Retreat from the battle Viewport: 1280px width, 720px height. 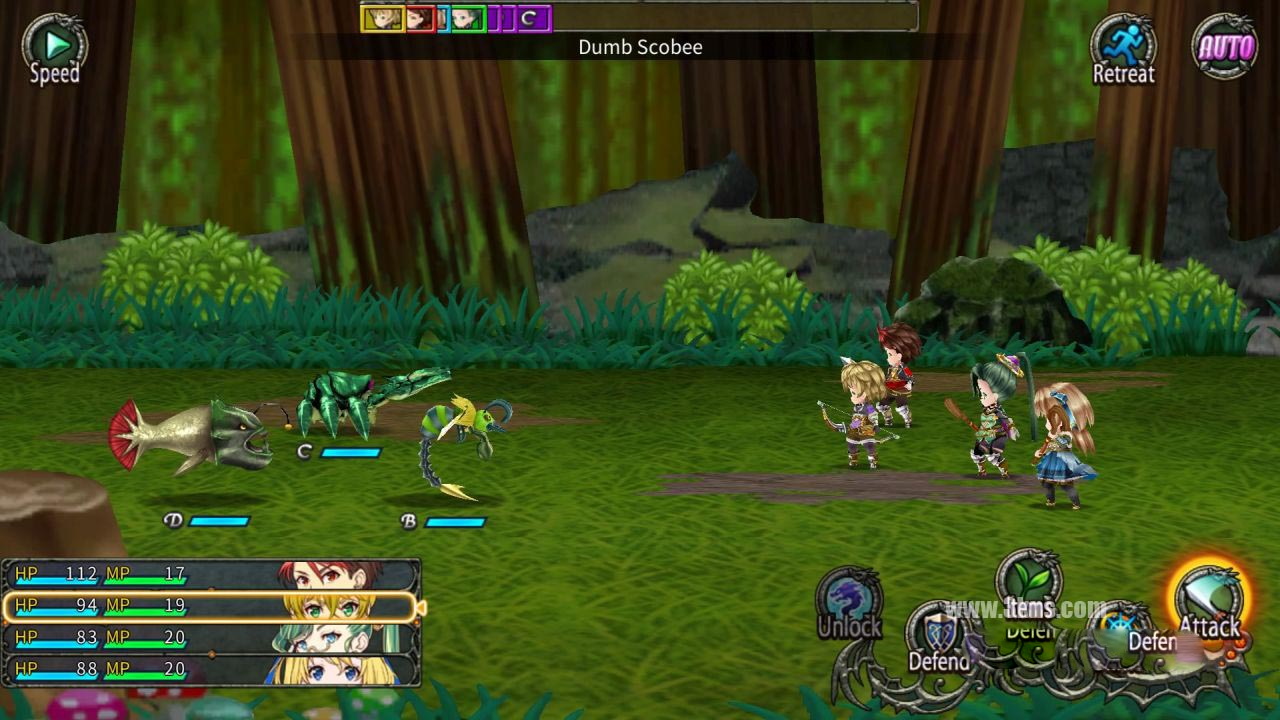point(1123,48)
